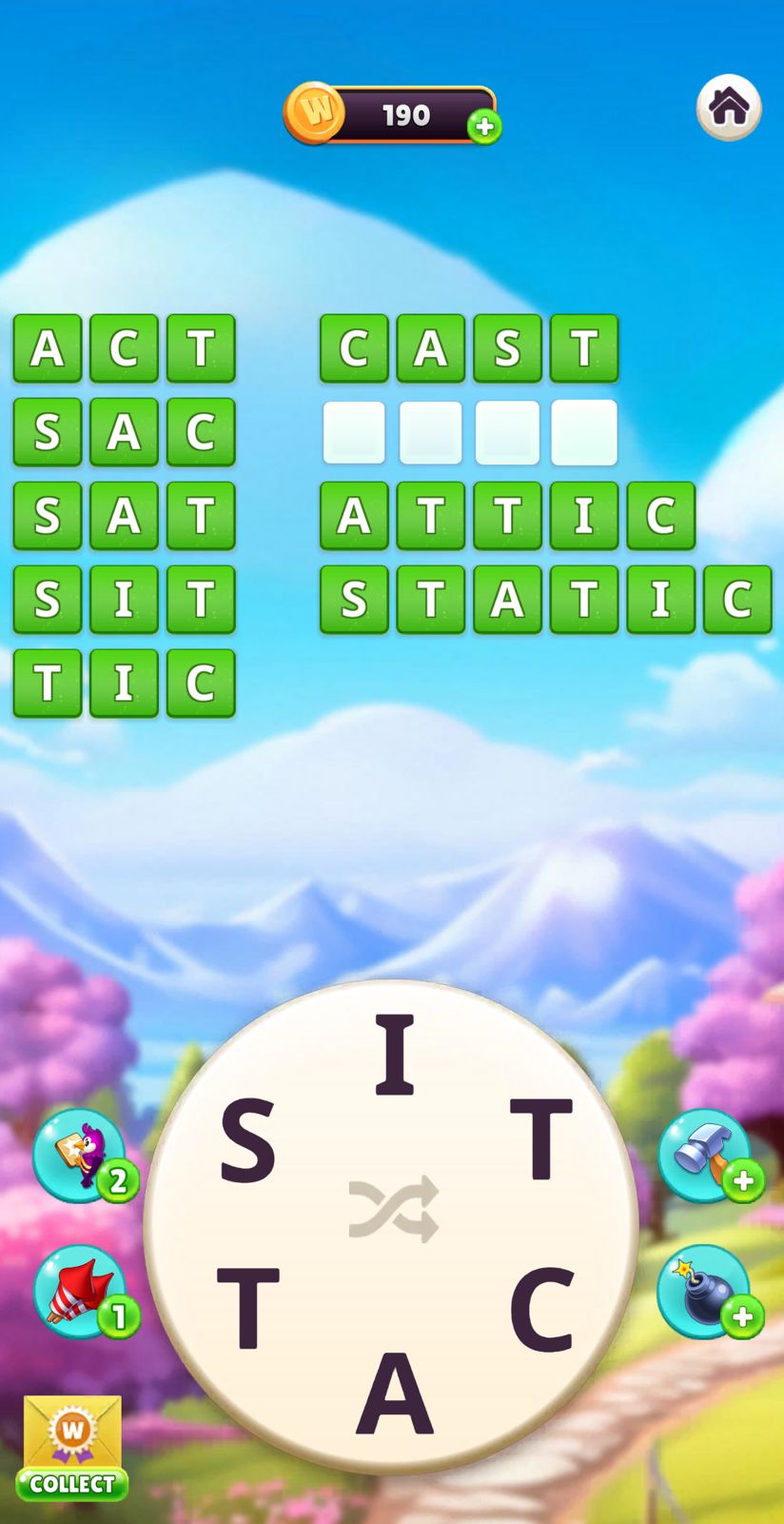784x1524 pixels.
Task: Activate the hammer booster
Action: 704,1155
